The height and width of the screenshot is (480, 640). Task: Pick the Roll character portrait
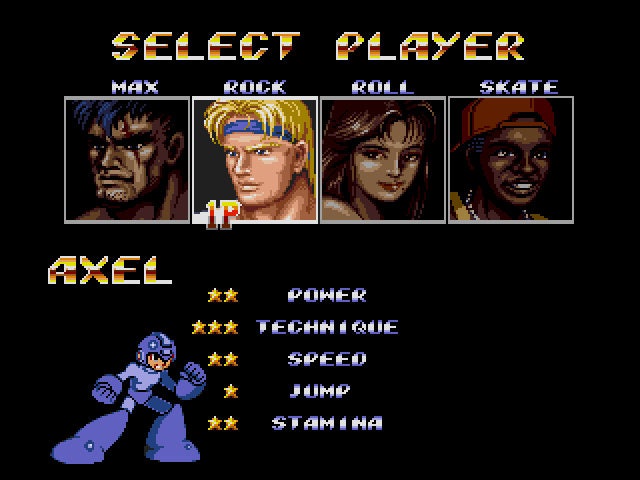coord(382,159)
